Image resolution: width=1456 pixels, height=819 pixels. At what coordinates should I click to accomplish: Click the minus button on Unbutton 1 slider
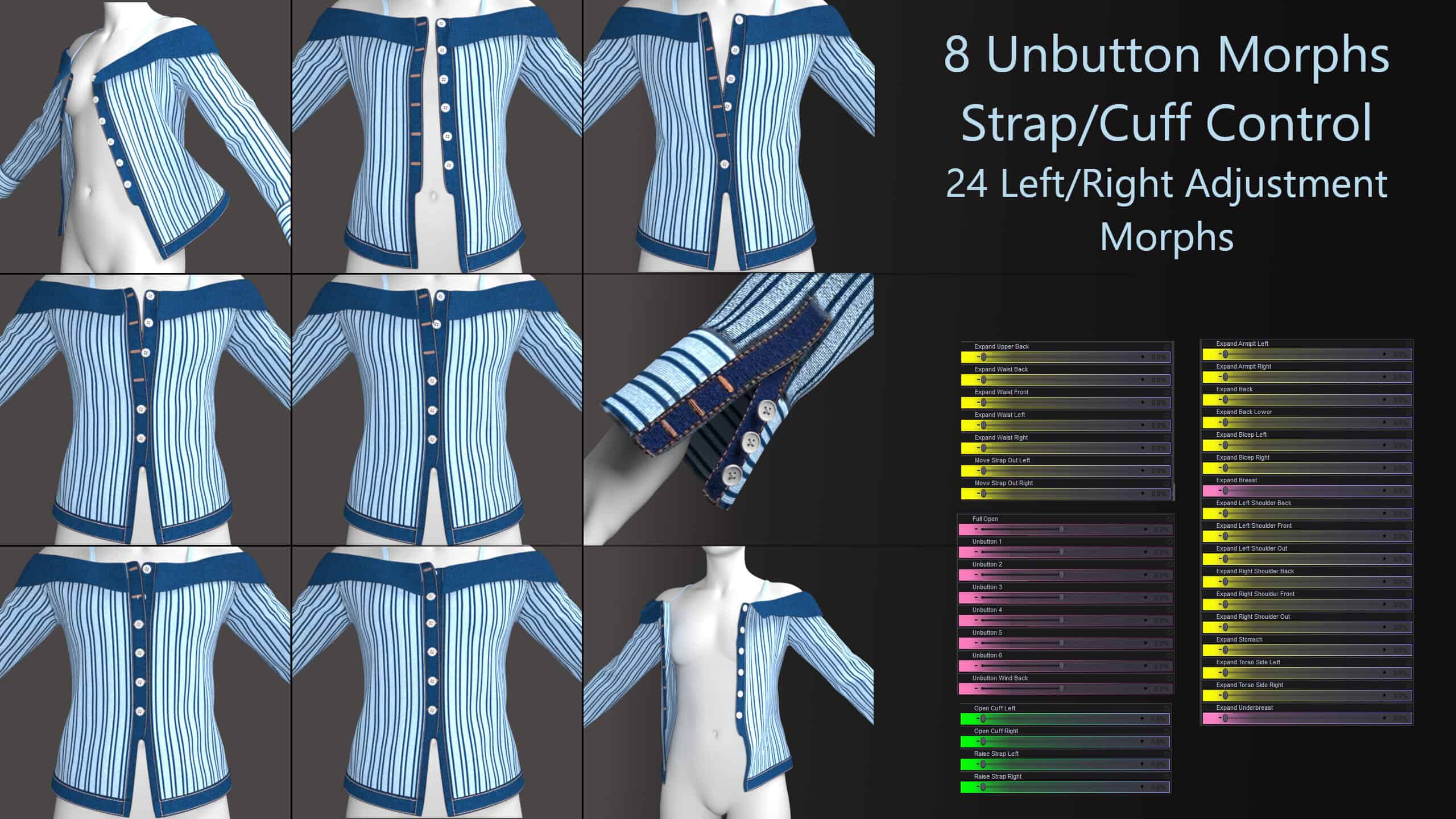(976, 553)
